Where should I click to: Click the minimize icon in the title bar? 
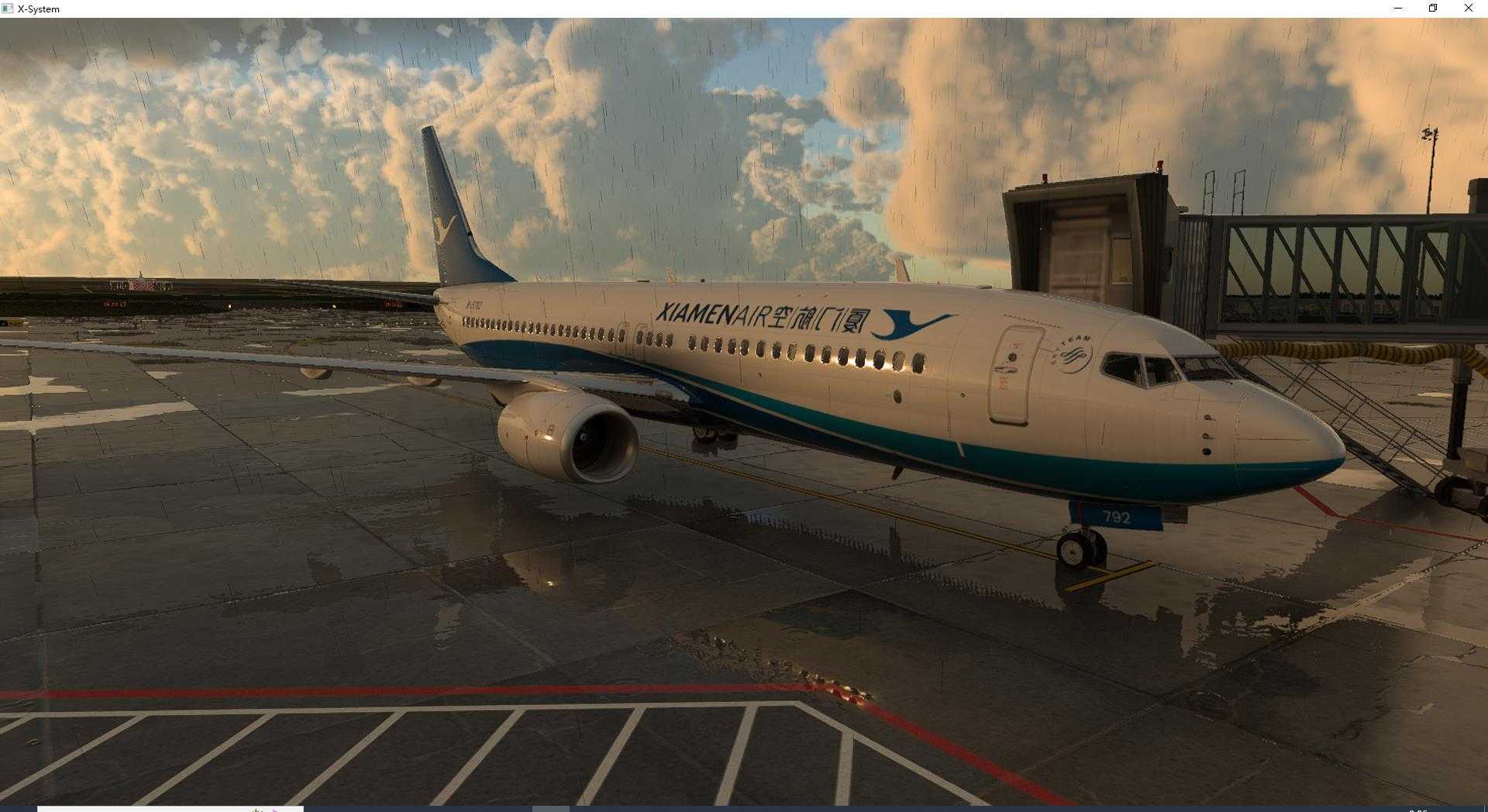pos(1397,9)
